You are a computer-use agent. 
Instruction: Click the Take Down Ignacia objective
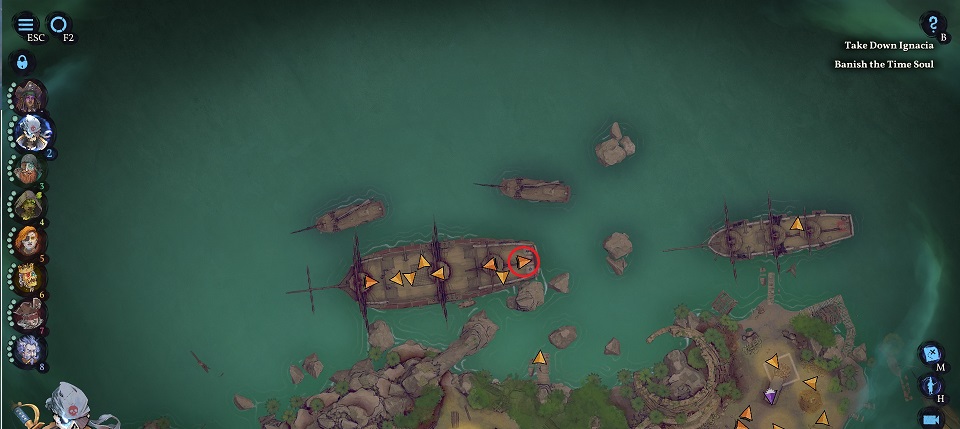coord(888,45)
